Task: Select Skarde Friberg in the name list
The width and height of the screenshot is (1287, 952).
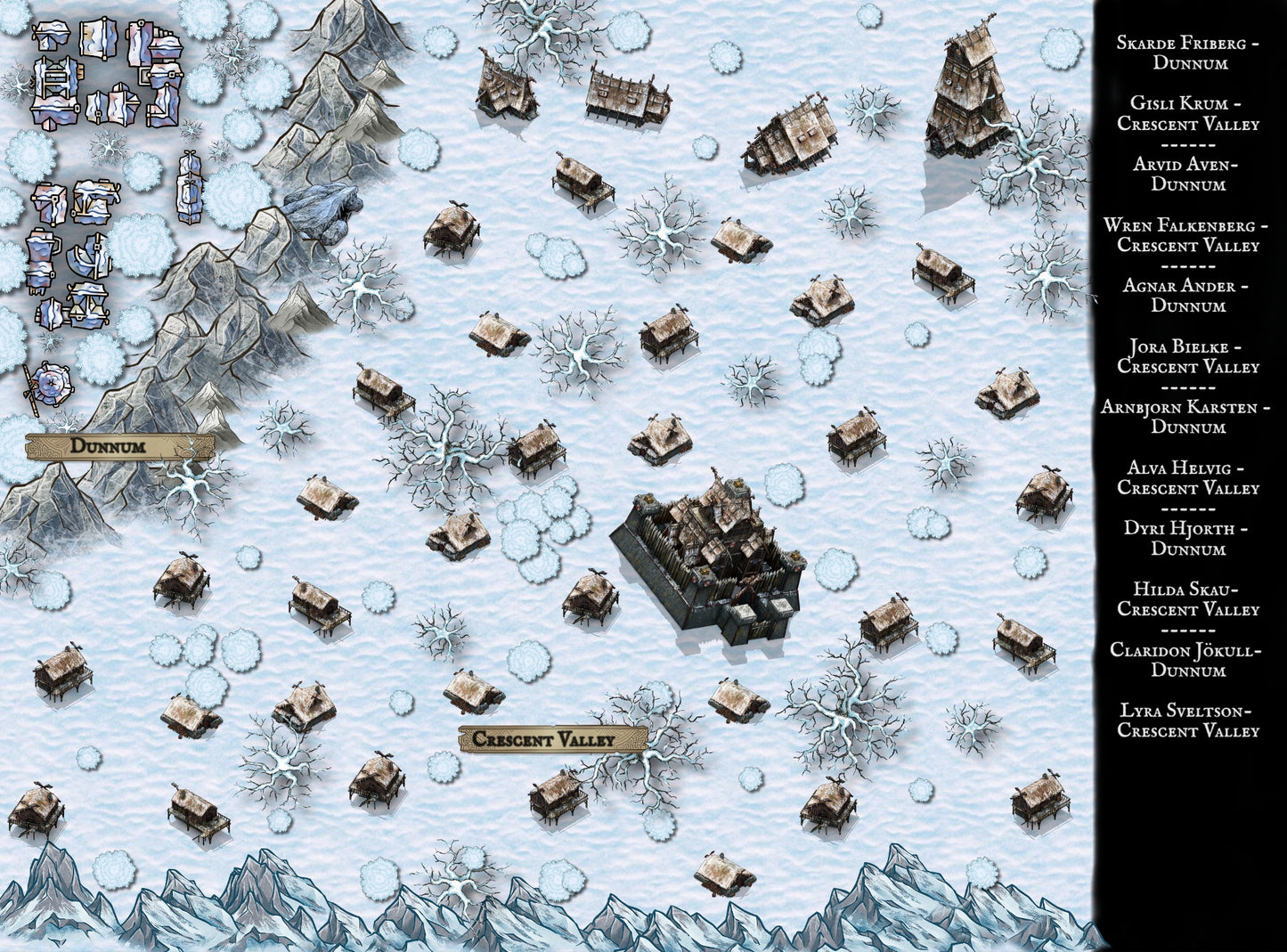Action: coord(1188,53)
